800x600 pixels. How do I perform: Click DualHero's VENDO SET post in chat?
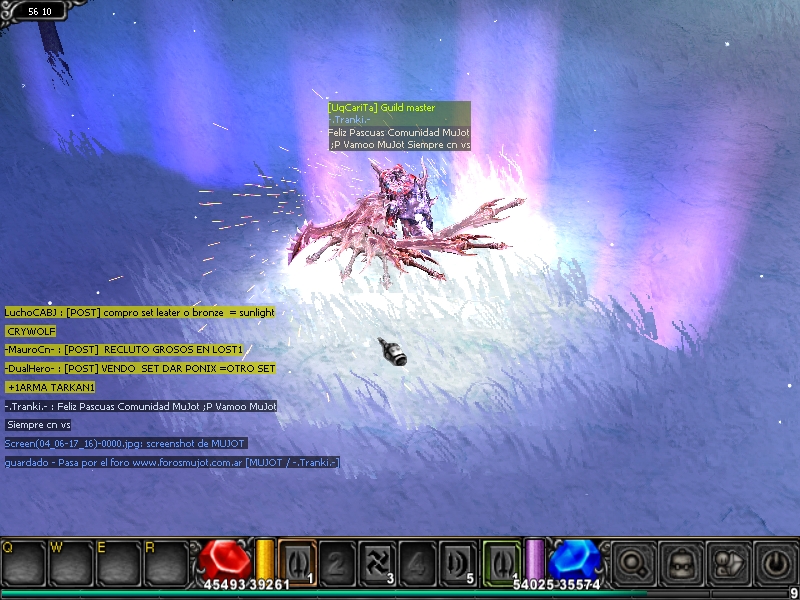140,368
